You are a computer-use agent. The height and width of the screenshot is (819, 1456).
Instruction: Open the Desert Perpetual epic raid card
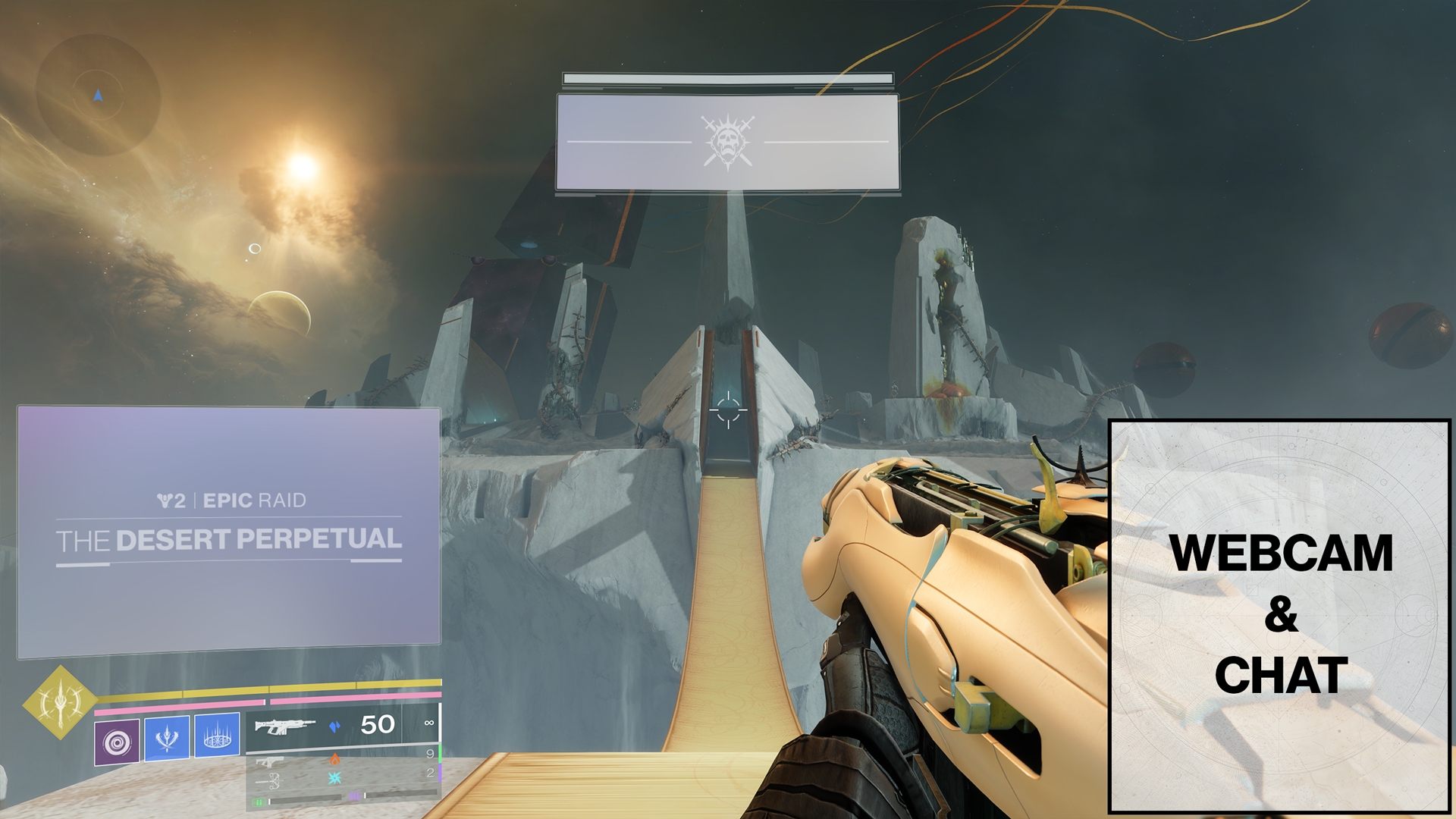click(x=228, y=531)
